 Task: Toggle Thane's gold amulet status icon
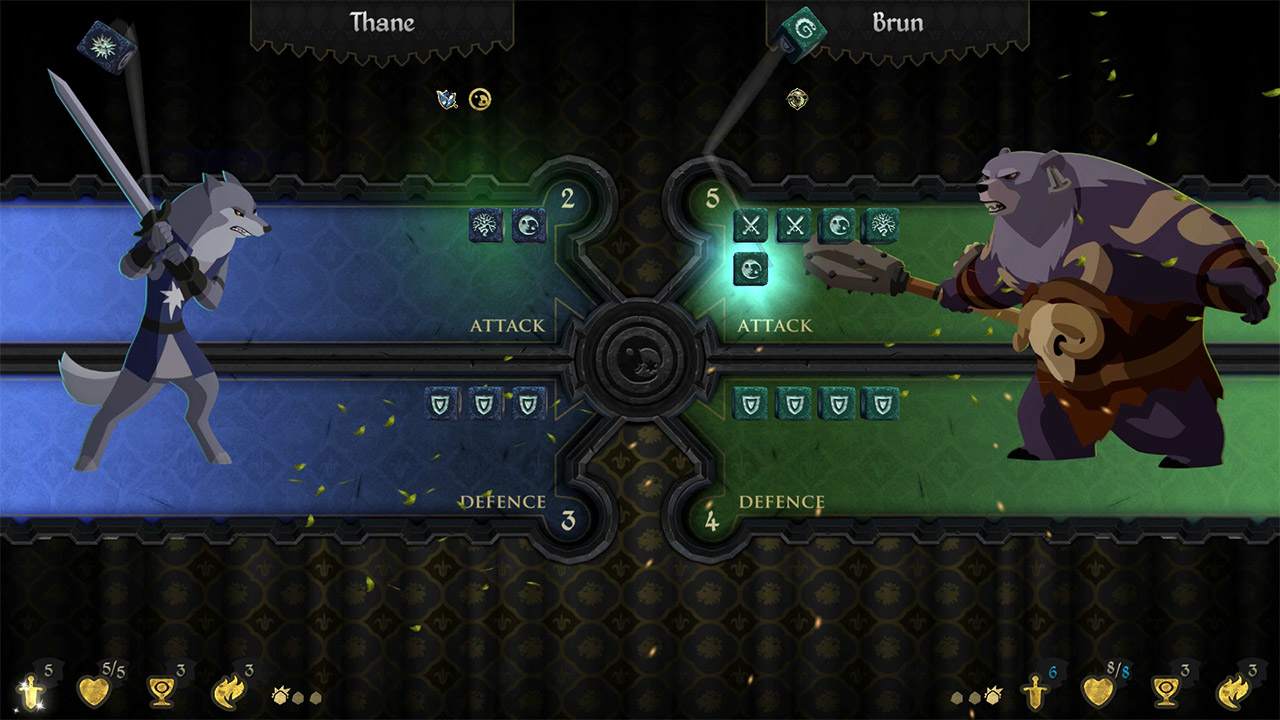(479, 101)
